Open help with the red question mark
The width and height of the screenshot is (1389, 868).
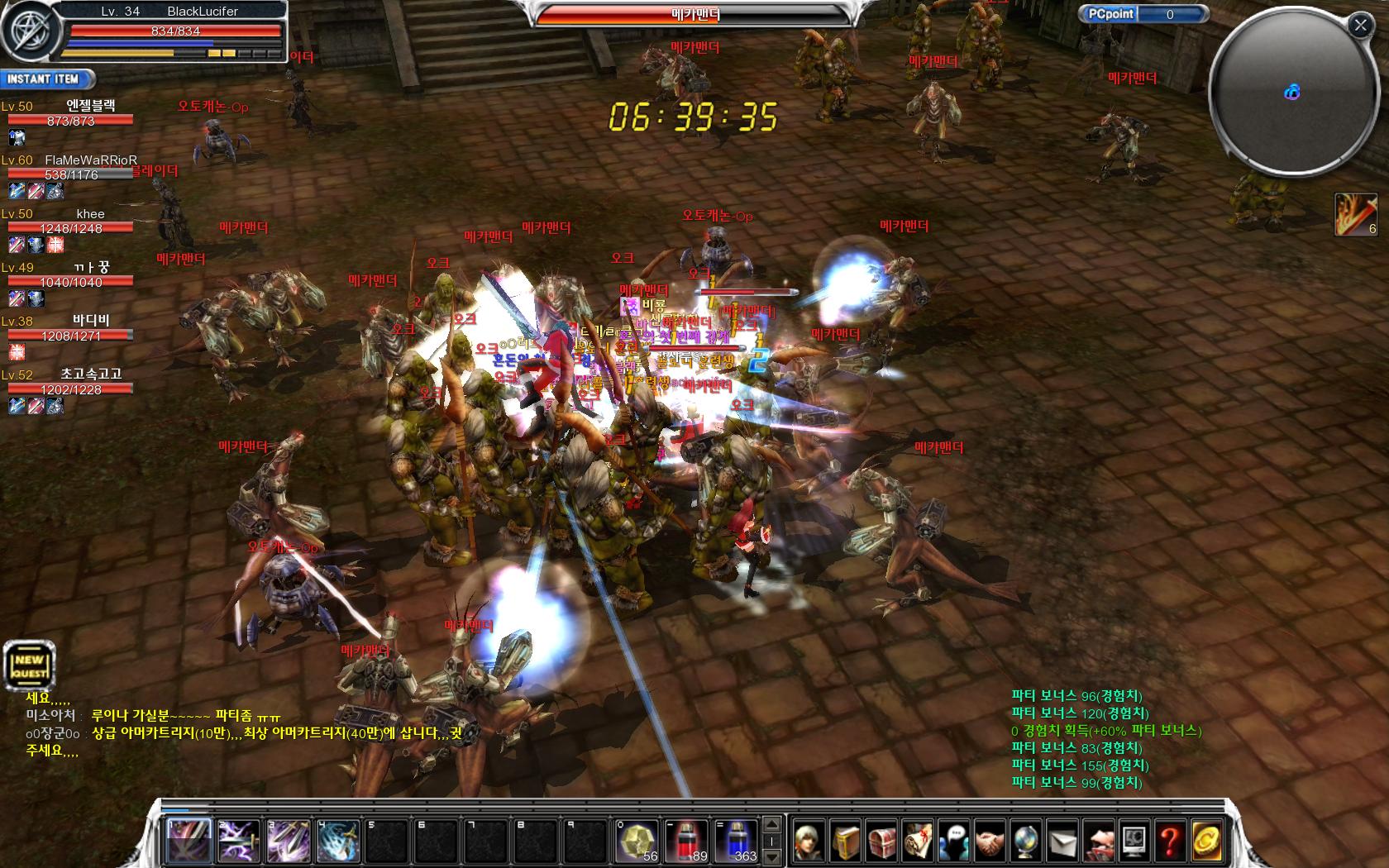click(x=1170, y=842)
